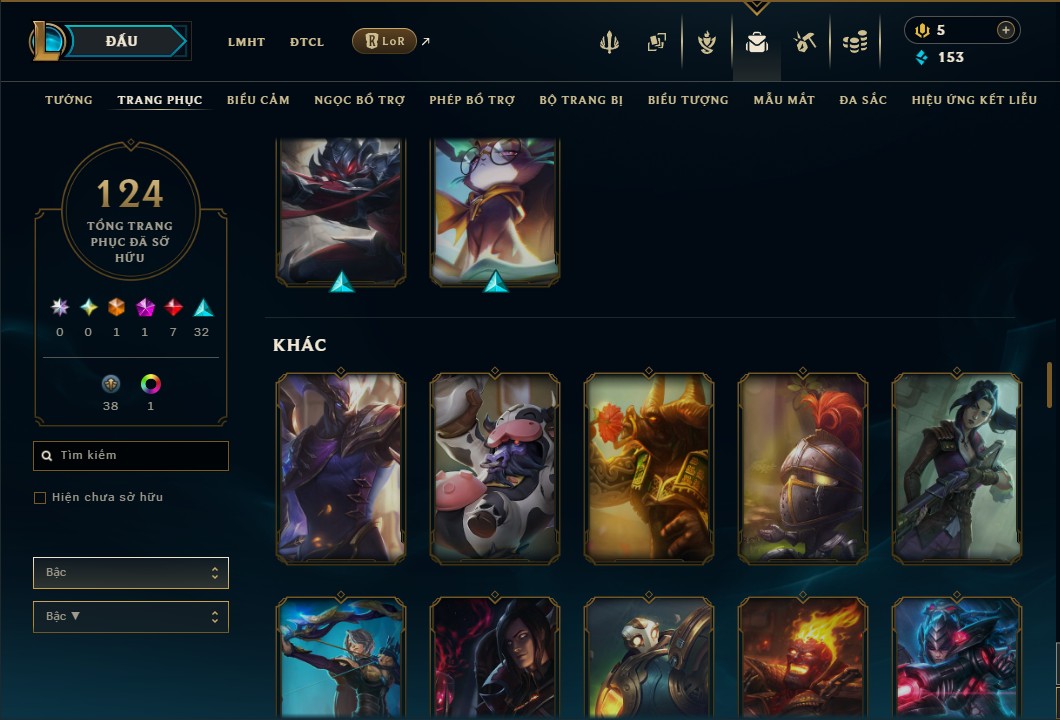Open the ĐA SẮC chromas tab

[863, 100]
